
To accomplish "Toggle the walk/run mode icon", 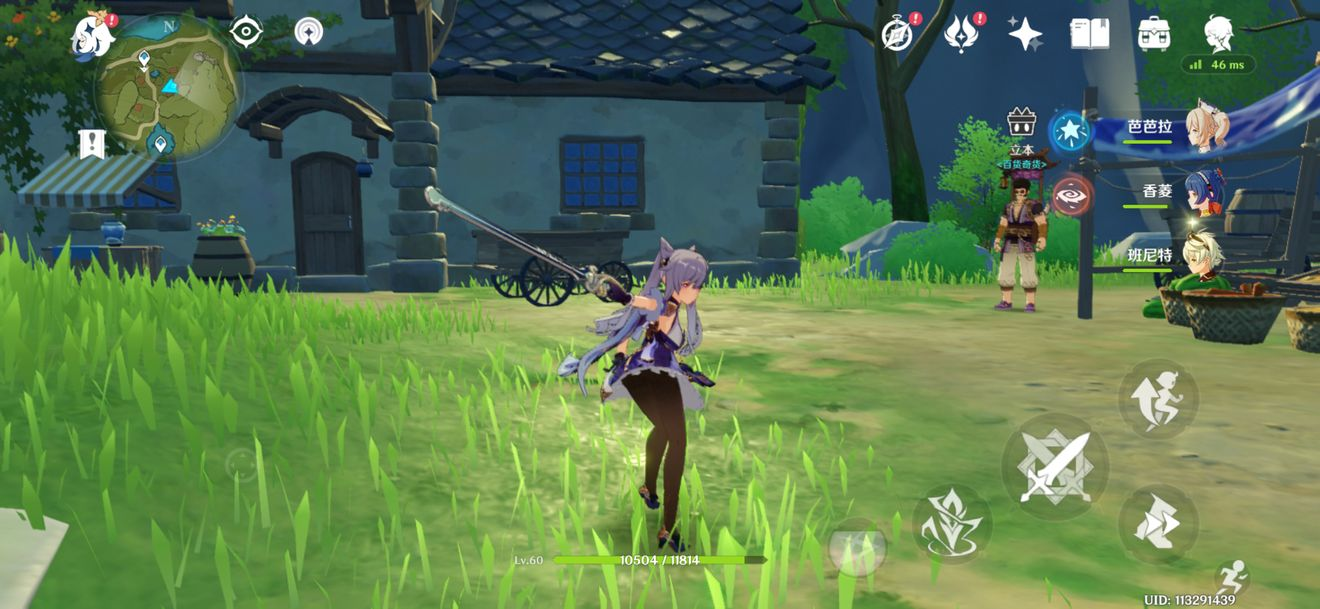I will [1234, 576].
